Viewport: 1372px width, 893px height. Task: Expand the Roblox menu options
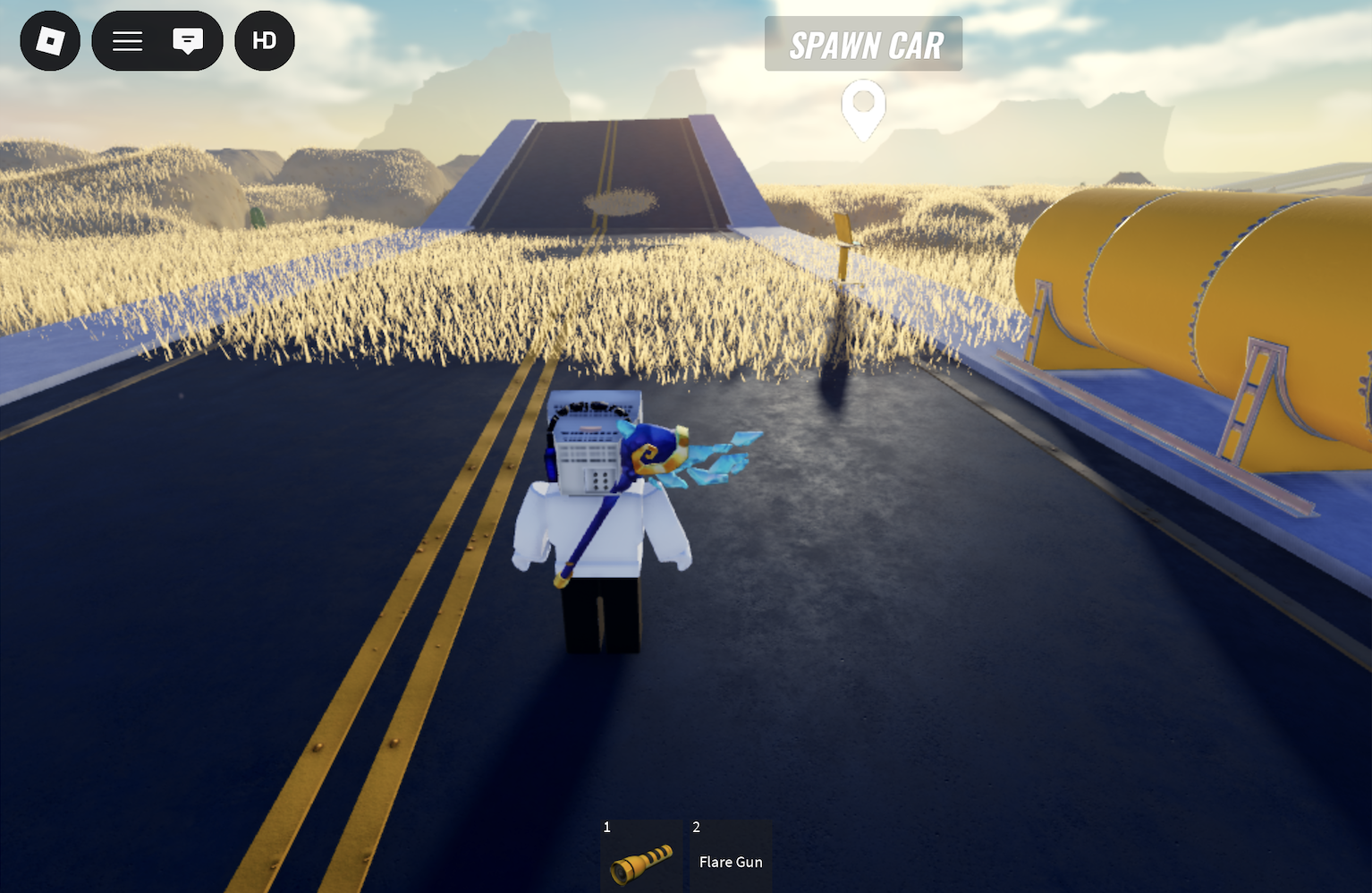tap(126, 40)
